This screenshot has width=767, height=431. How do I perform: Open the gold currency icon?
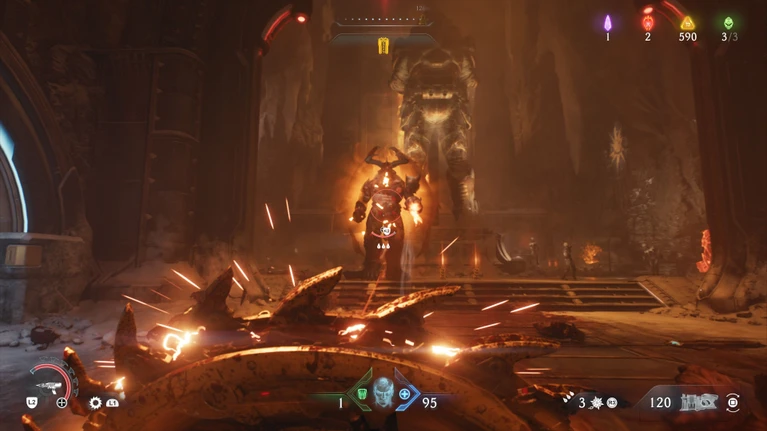tap(687, 22)
